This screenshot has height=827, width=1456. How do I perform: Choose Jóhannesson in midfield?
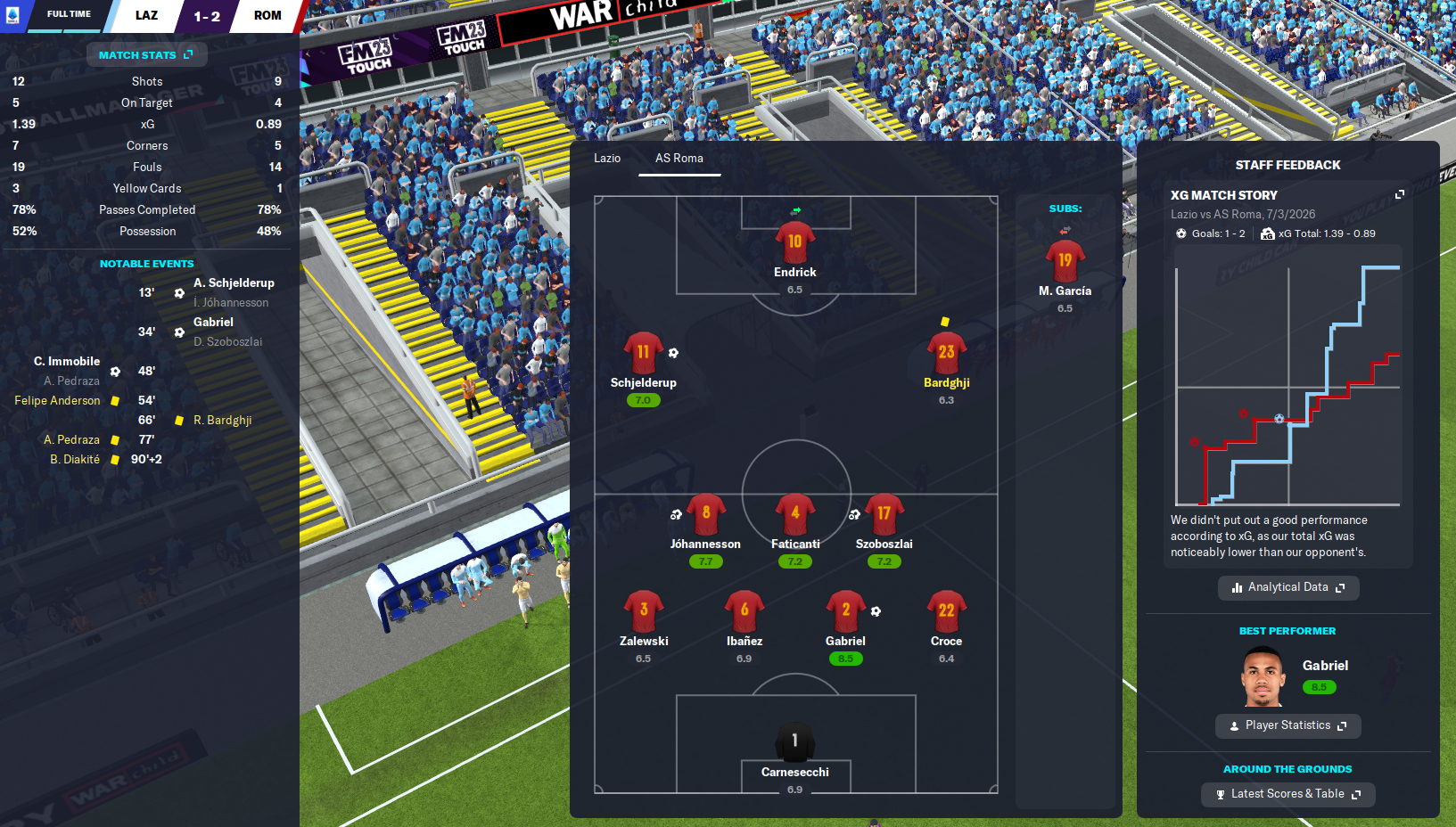point(705,514)
